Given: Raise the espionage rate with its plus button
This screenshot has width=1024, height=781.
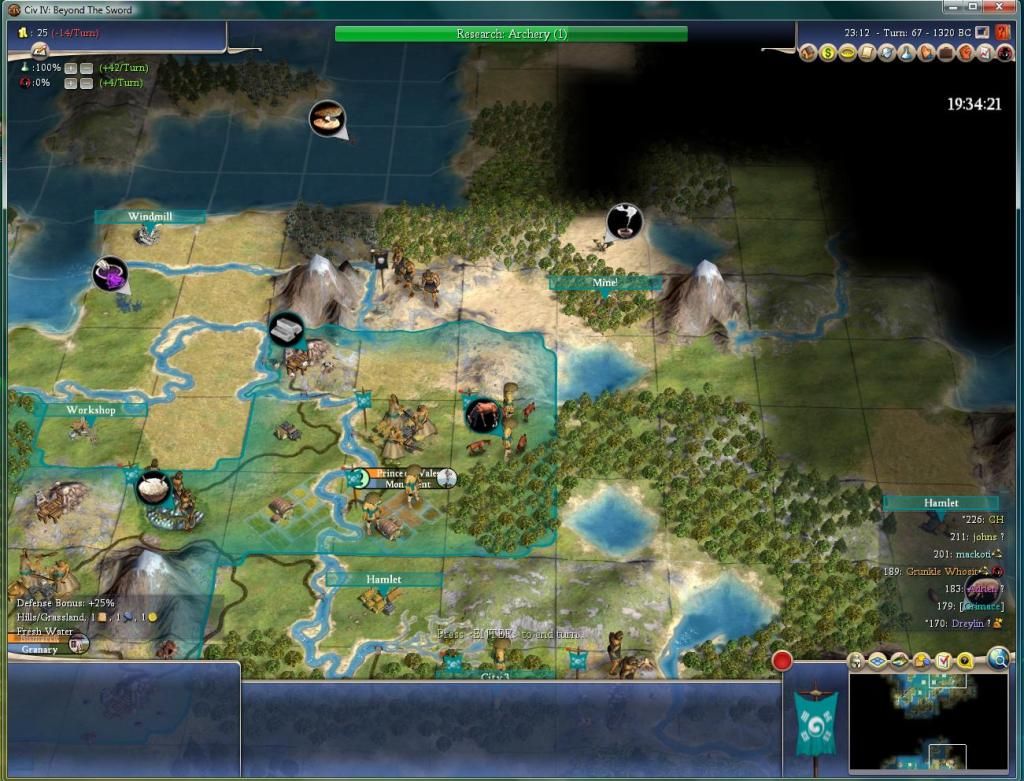Looking at the screenshot, I should 70,82.
